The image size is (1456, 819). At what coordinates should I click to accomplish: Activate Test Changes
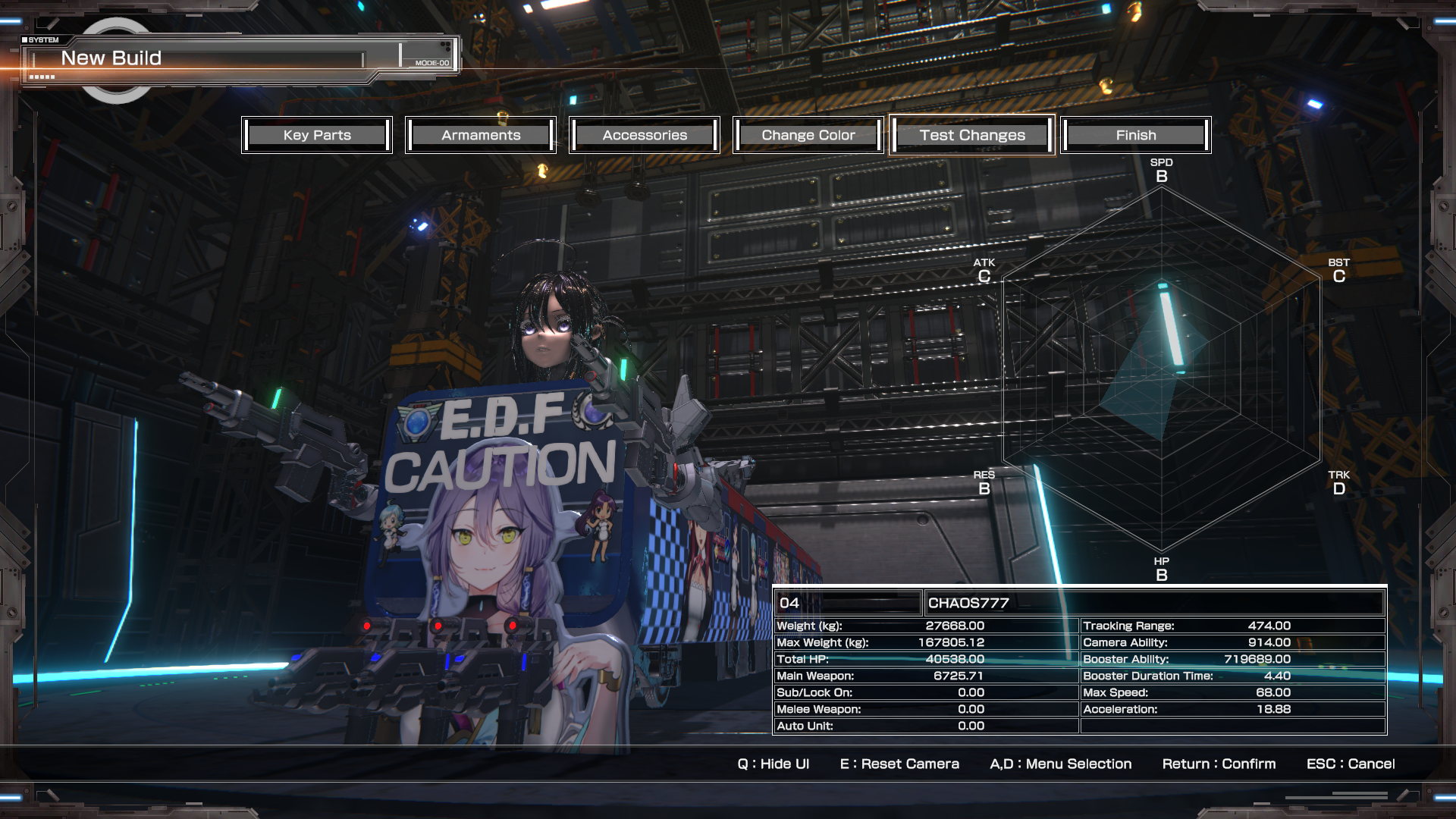click(x=972, y=135)
